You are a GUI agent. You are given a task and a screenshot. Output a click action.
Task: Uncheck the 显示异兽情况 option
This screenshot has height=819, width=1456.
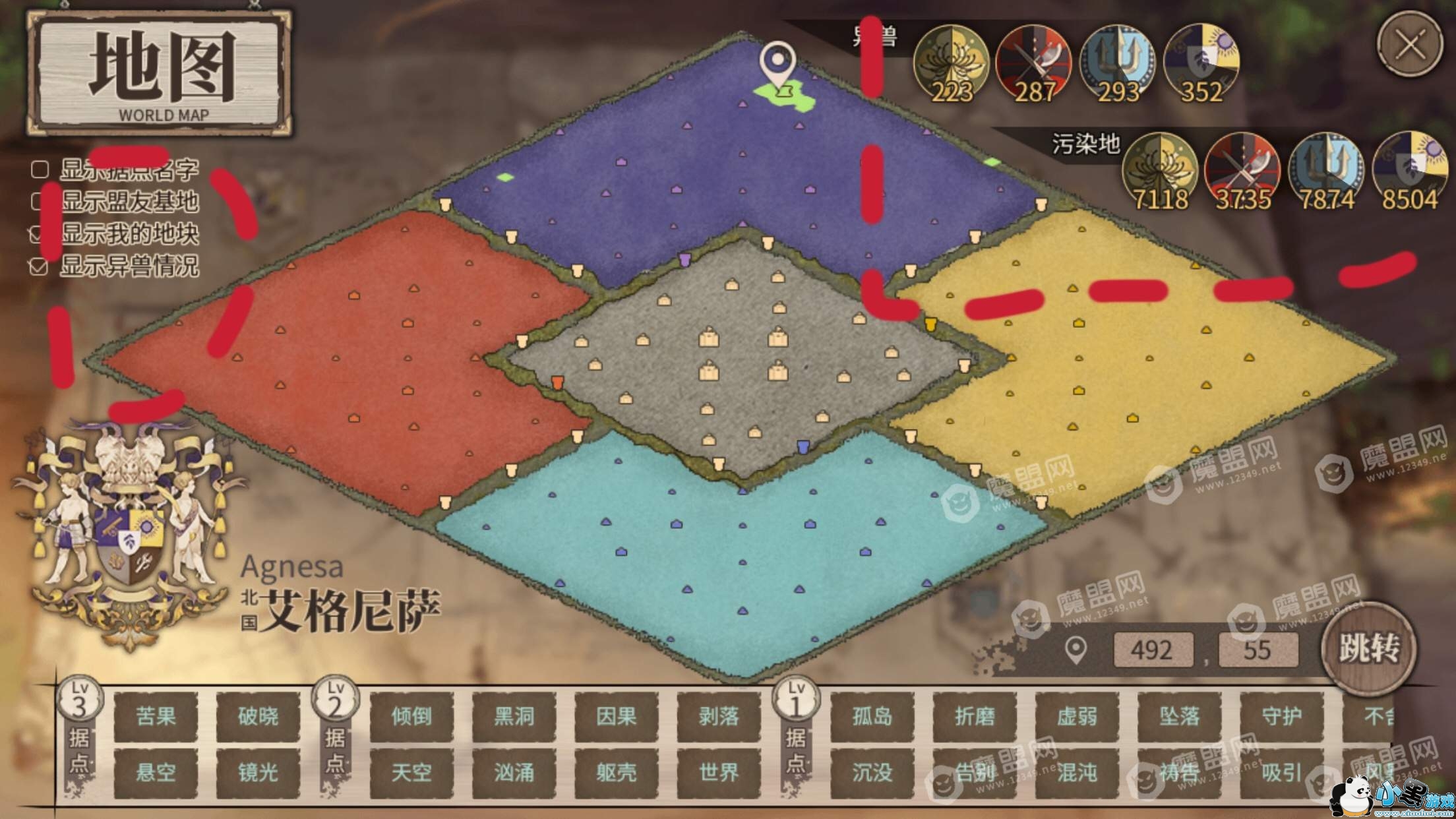(x=40, y=266)
